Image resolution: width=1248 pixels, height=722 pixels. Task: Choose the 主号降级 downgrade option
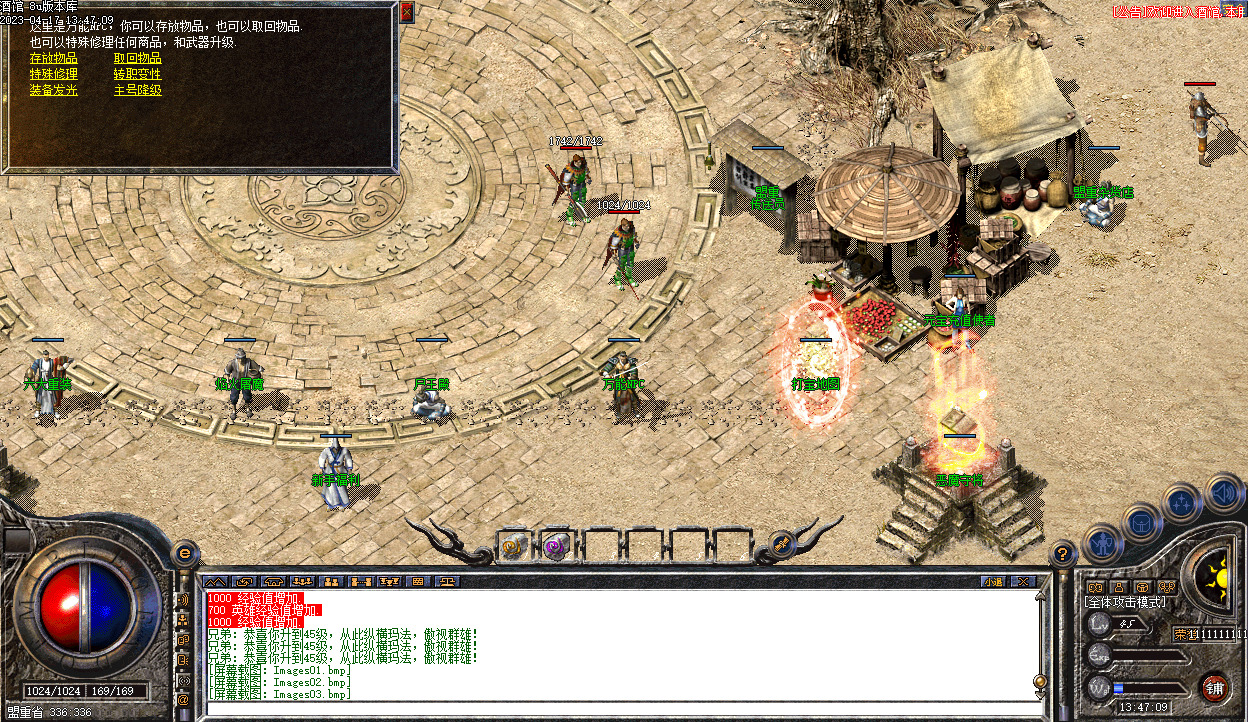pos(138,90)
